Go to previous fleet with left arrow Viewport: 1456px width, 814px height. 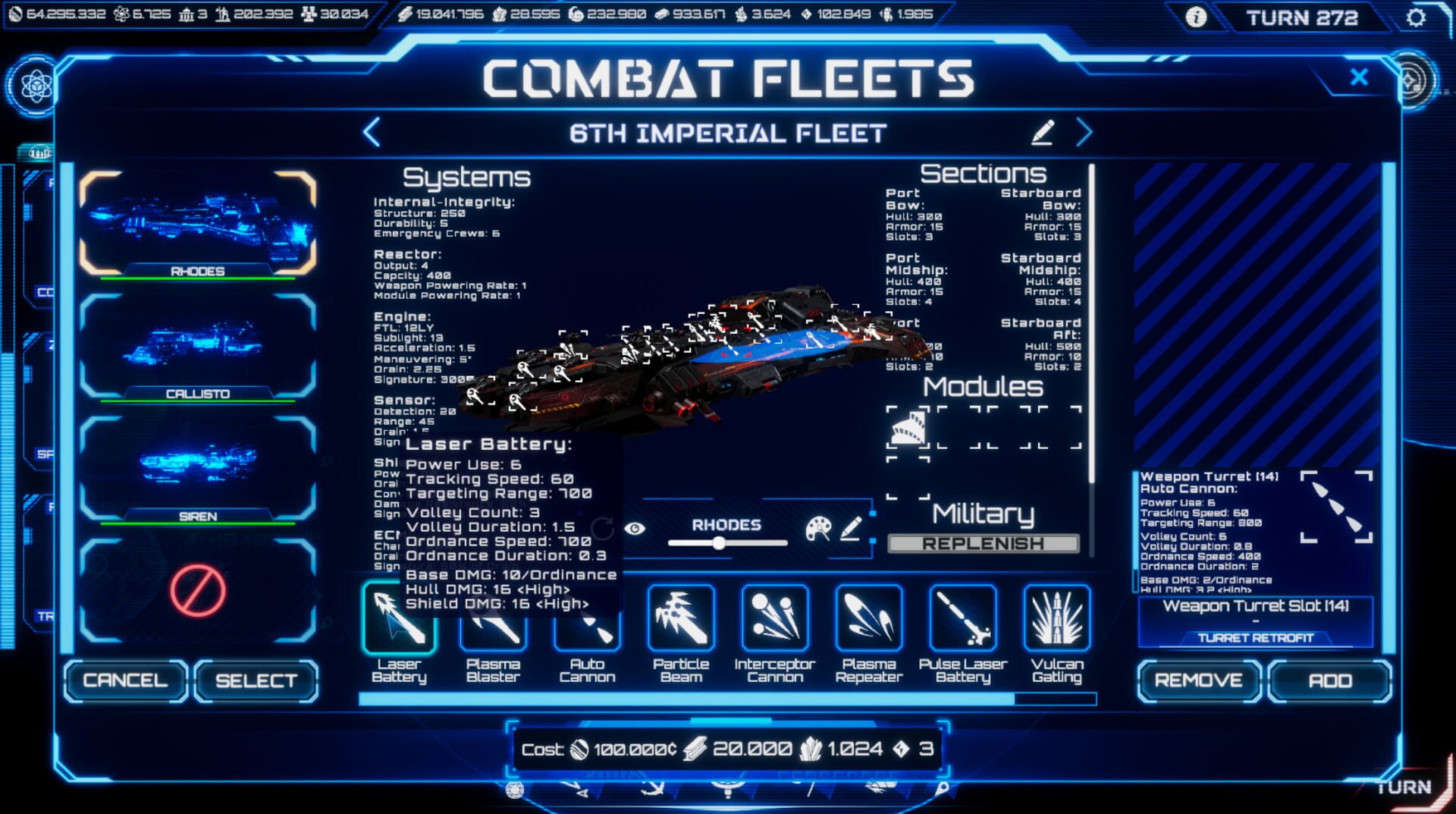(x=369, y=132)
